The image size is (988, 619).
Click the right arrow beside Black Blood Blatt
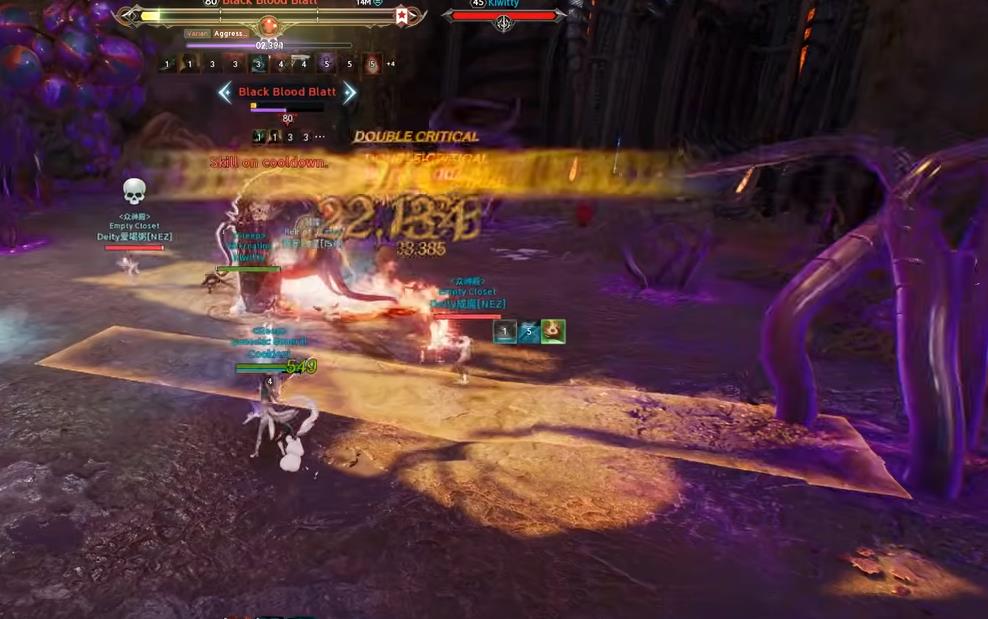click(x=349, y=93)
